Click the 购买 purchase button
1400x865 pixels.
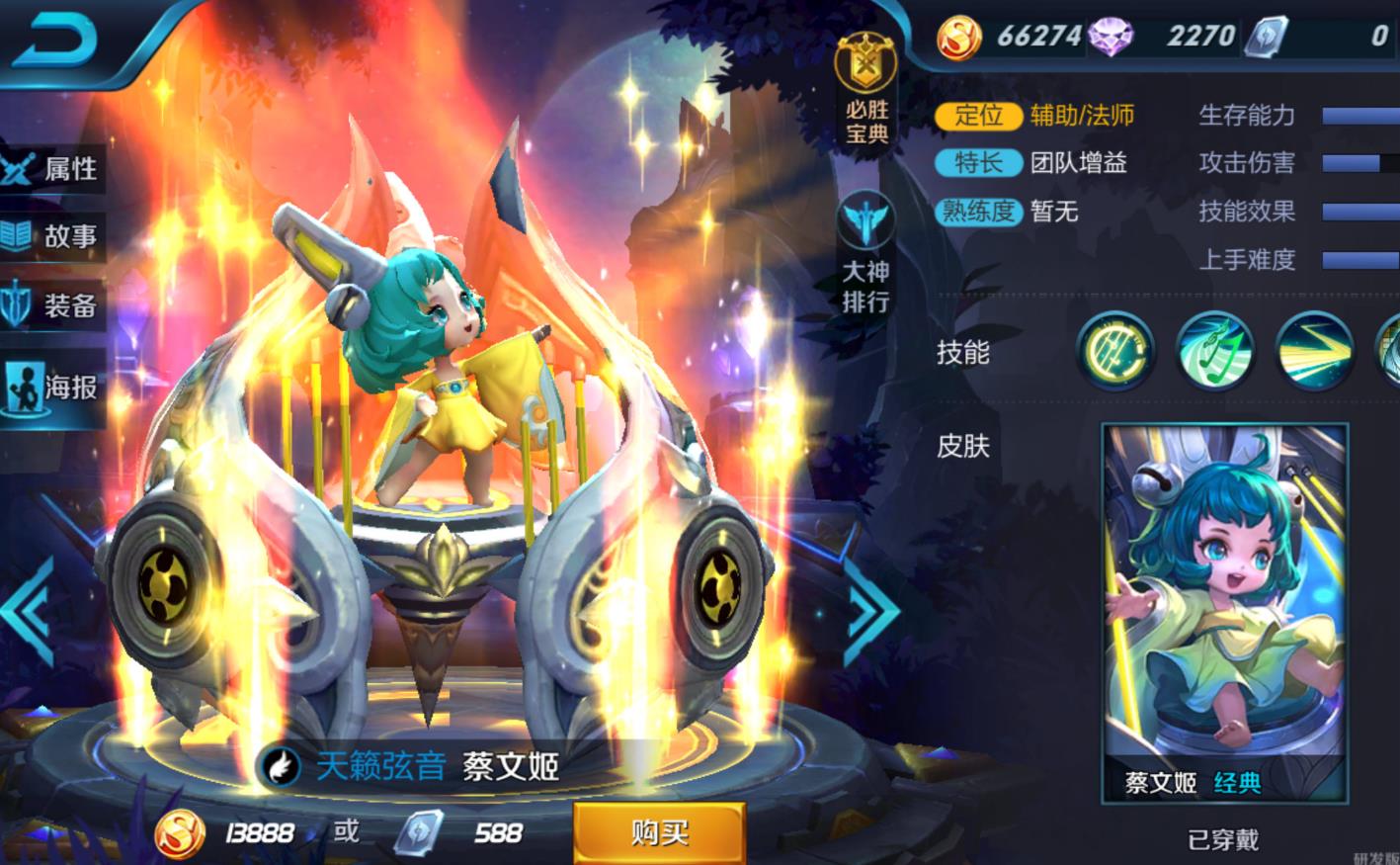pos(659,832)
